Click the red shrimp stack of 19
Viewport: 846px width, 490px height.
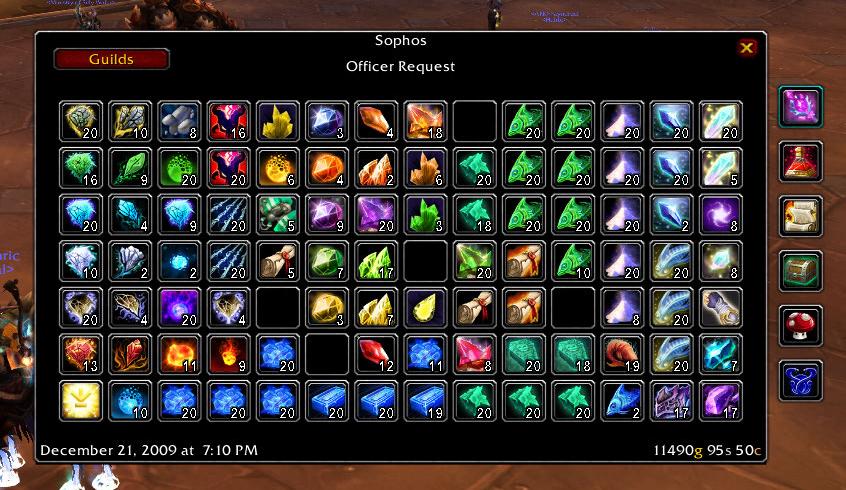pyautogui.click(x=621, y=353)
